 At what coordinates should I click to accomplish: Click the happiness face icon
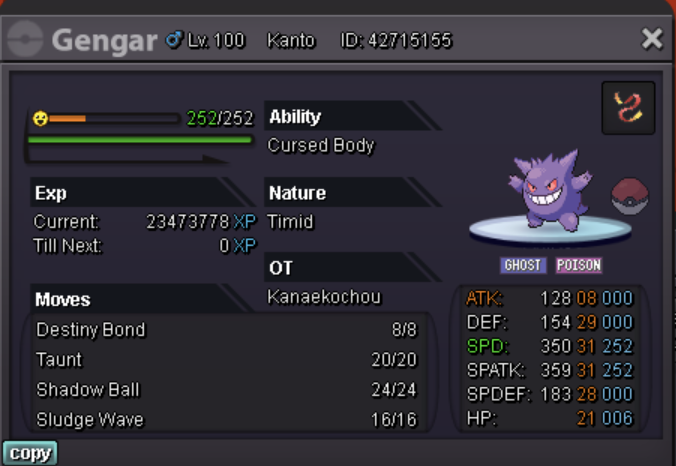point(40,119)
